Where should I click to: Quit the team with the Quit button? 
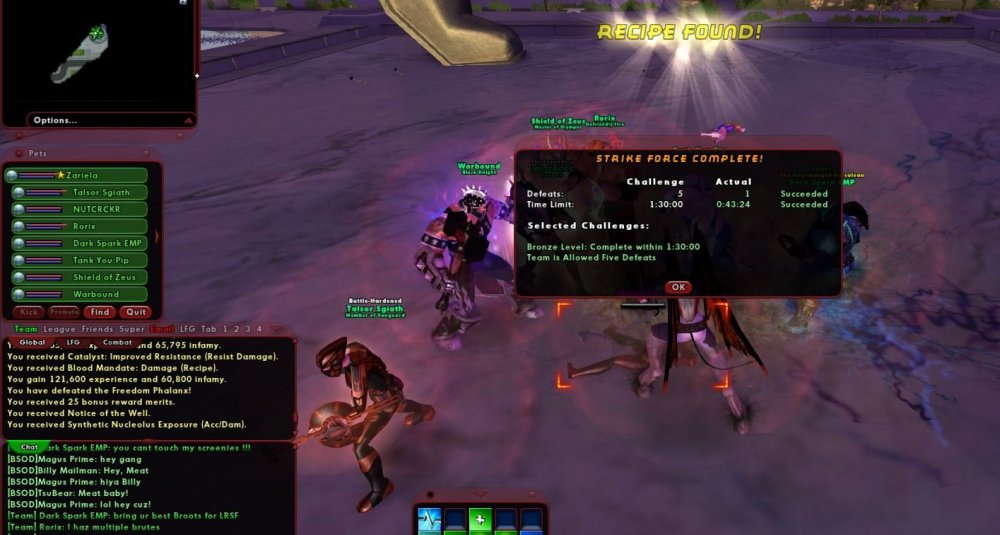tap(135, 312)
